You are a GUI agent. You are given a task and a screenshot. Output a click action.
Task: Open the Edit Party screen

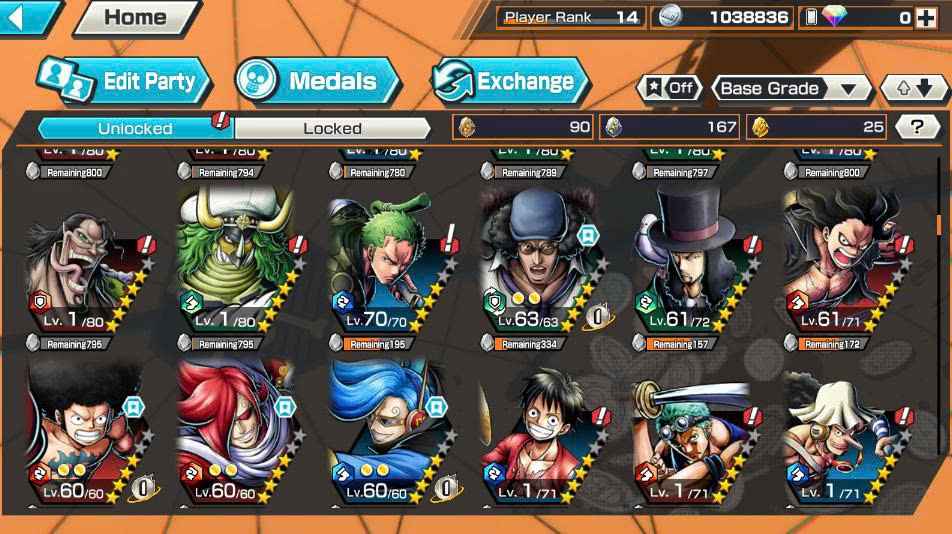pos(125,82)
